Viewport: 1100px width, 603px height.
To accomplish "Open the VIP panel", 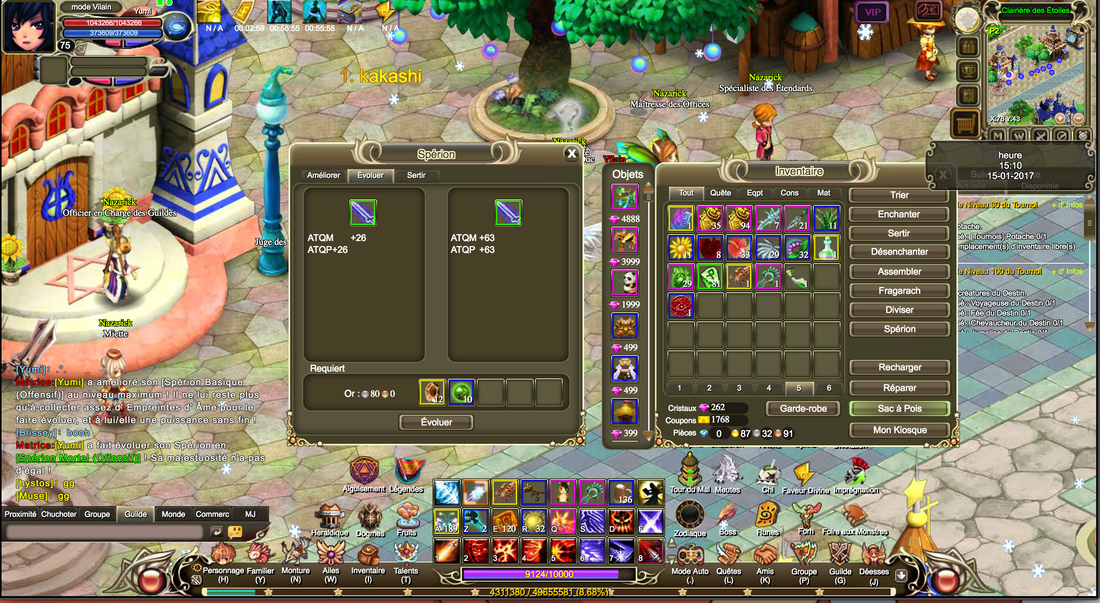I will [871, 12].
